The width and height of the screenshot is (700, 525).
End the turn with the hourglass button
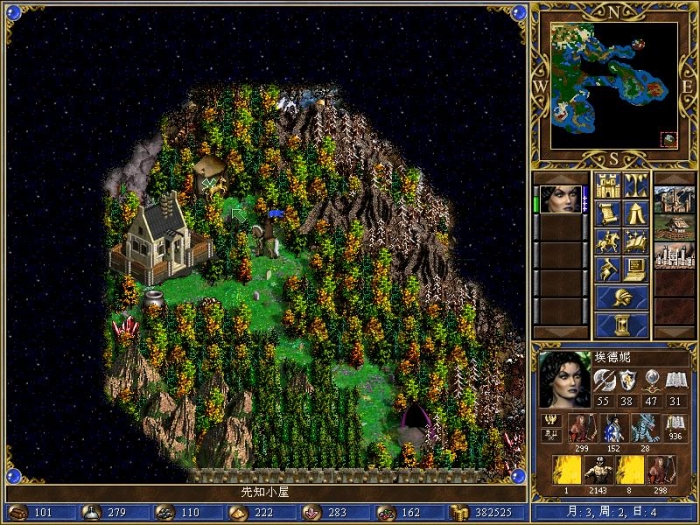pos(622,325)
